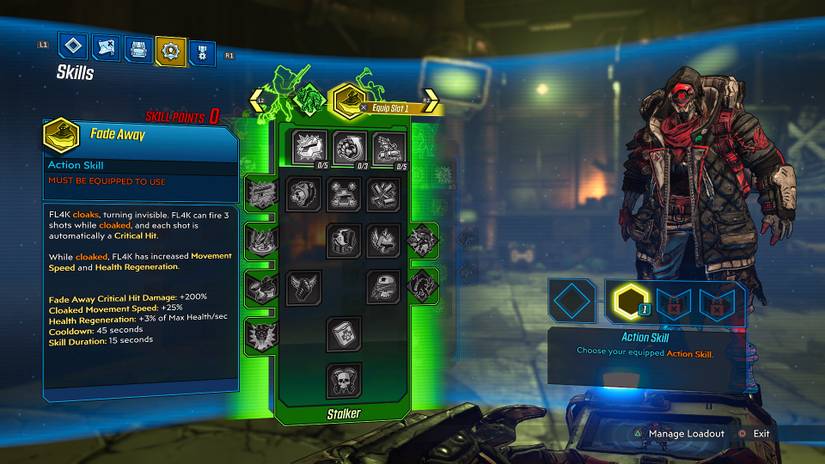Switch to the map tab
825x464 pixels.
tap(106, 48)
